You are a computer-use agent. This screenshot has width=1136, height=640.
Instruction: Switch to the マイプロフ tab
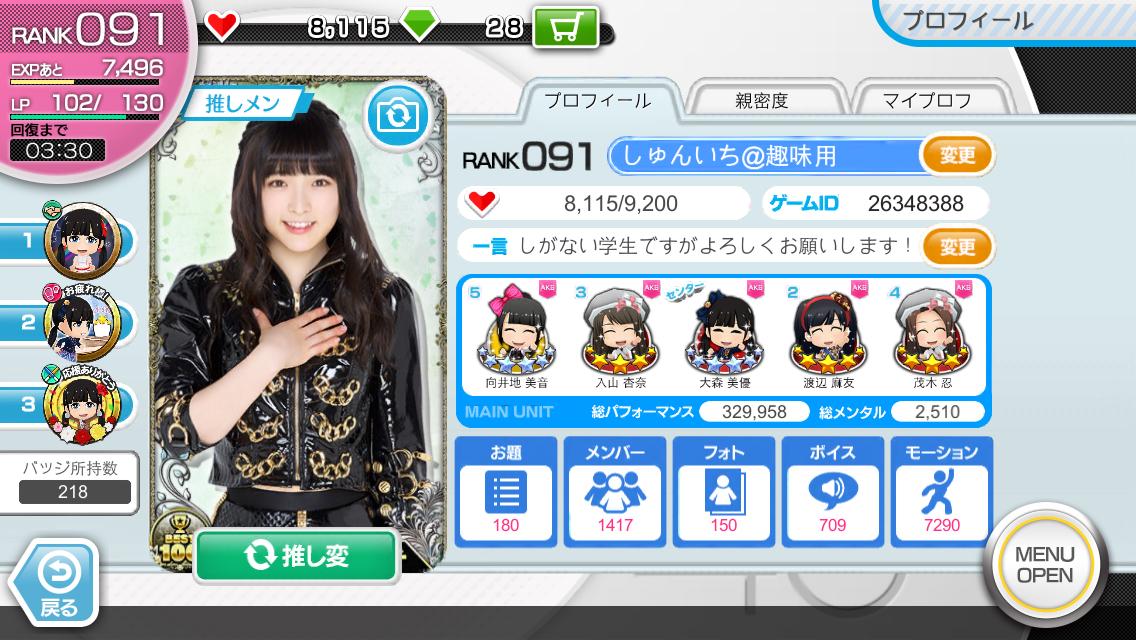tap(926, 101)
